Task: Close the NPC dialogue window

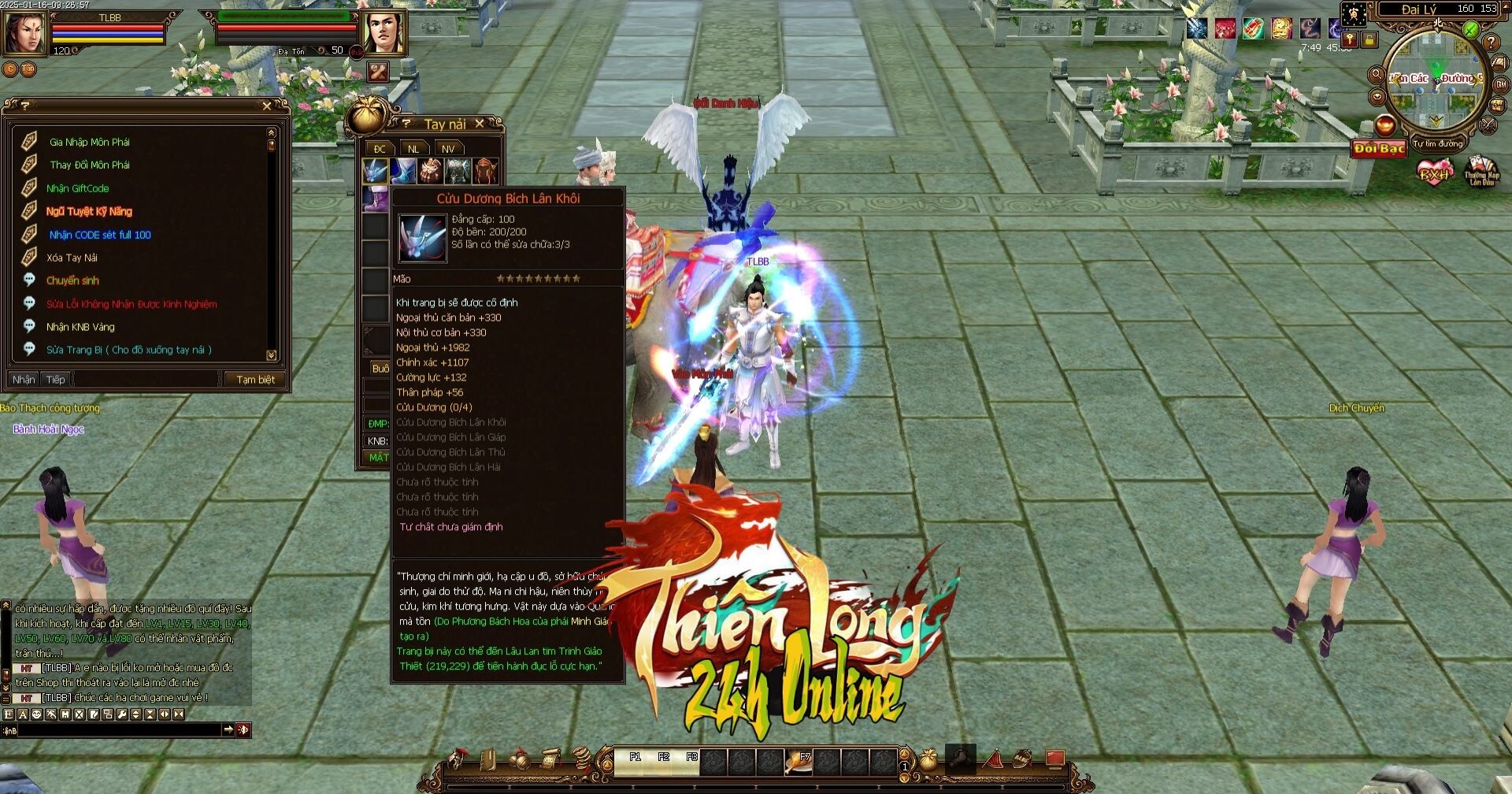Action: point(267,106)
